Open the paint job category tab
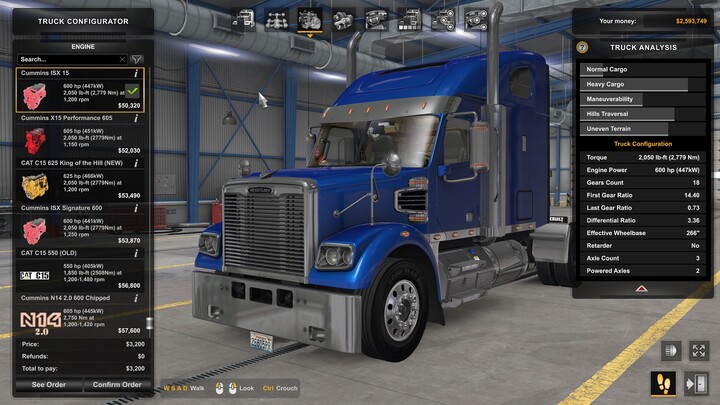Viewport: 720px width, 405px height. coord(408,19)
